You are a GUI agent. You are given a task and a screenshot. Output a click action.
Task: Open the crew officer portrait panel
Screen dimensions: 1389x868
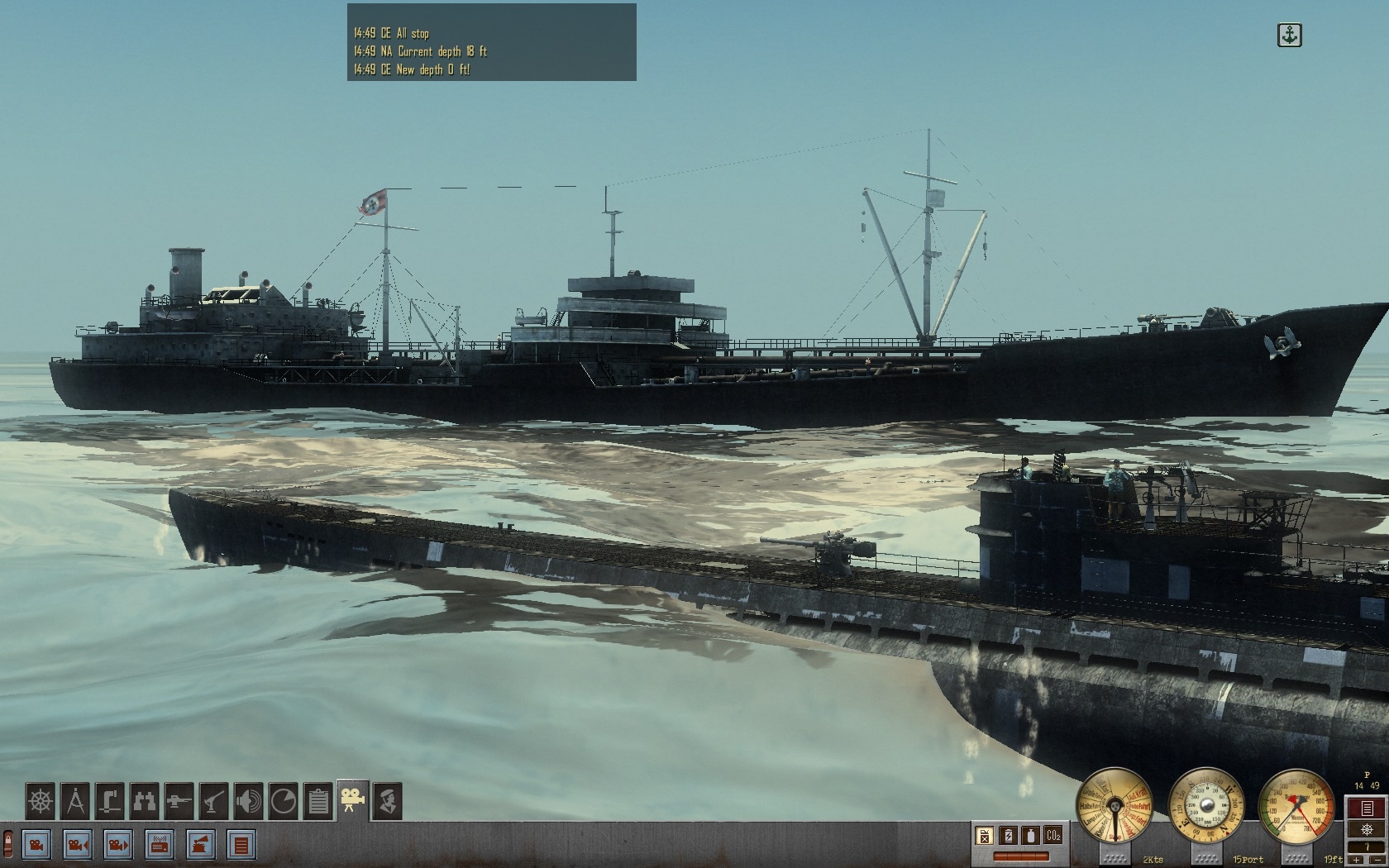click(388, 801)
